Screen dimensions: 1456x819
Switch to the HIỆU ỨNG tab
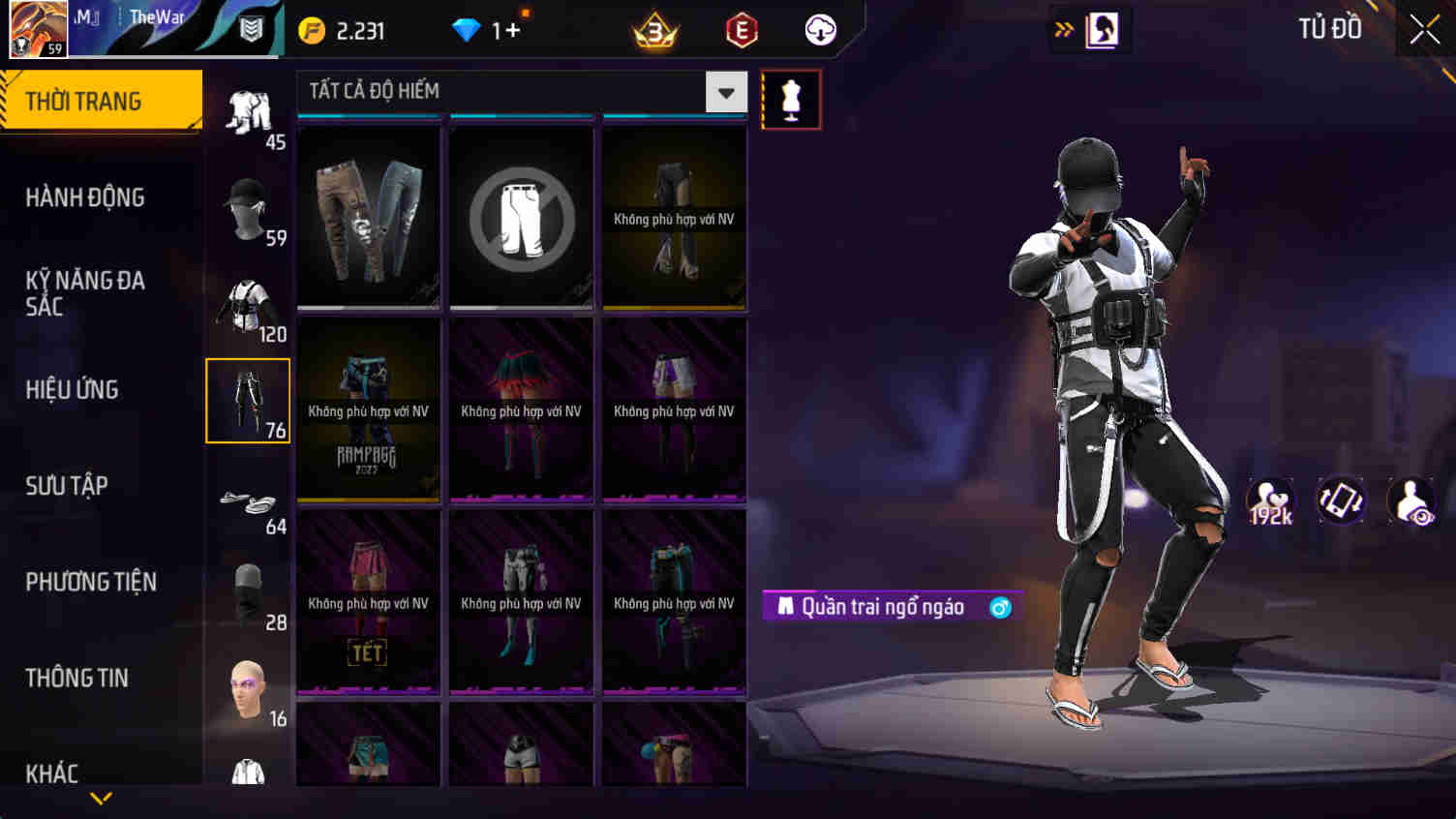pyautogui.click(x=75, y=389)
